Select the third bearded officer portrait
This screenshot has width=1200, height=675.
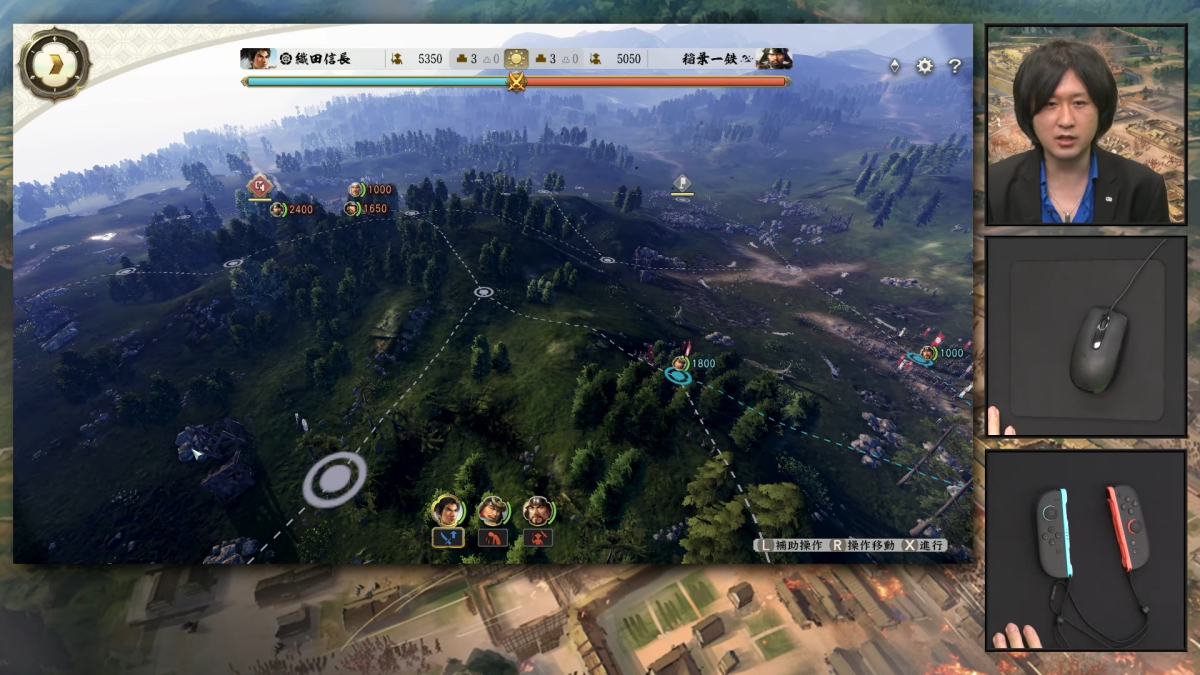[538, 511]
